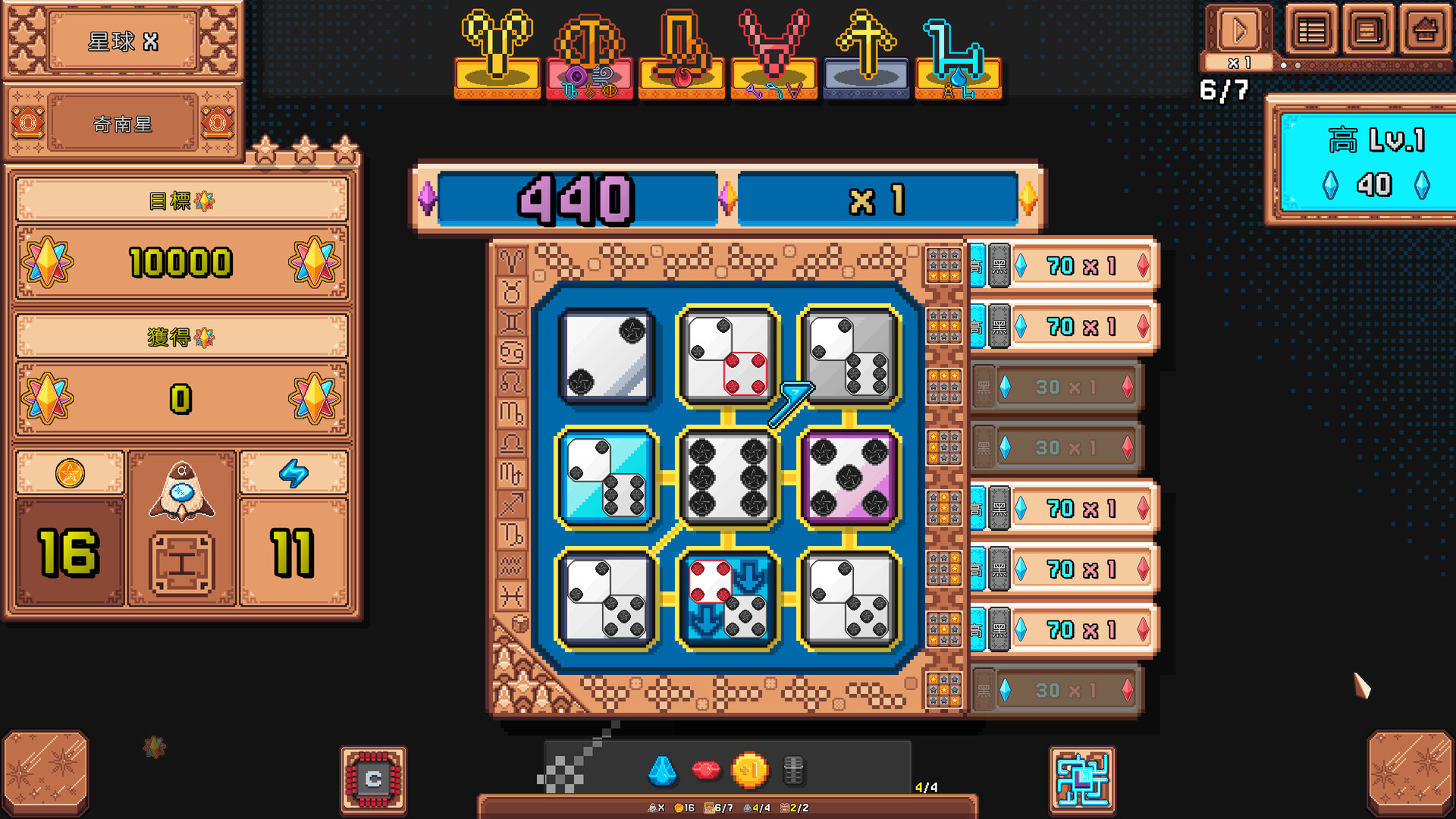The width and height of the screenshot is (1456, 819).
Task: Choose the all-black six-pip domino
Action: point(727,478)
